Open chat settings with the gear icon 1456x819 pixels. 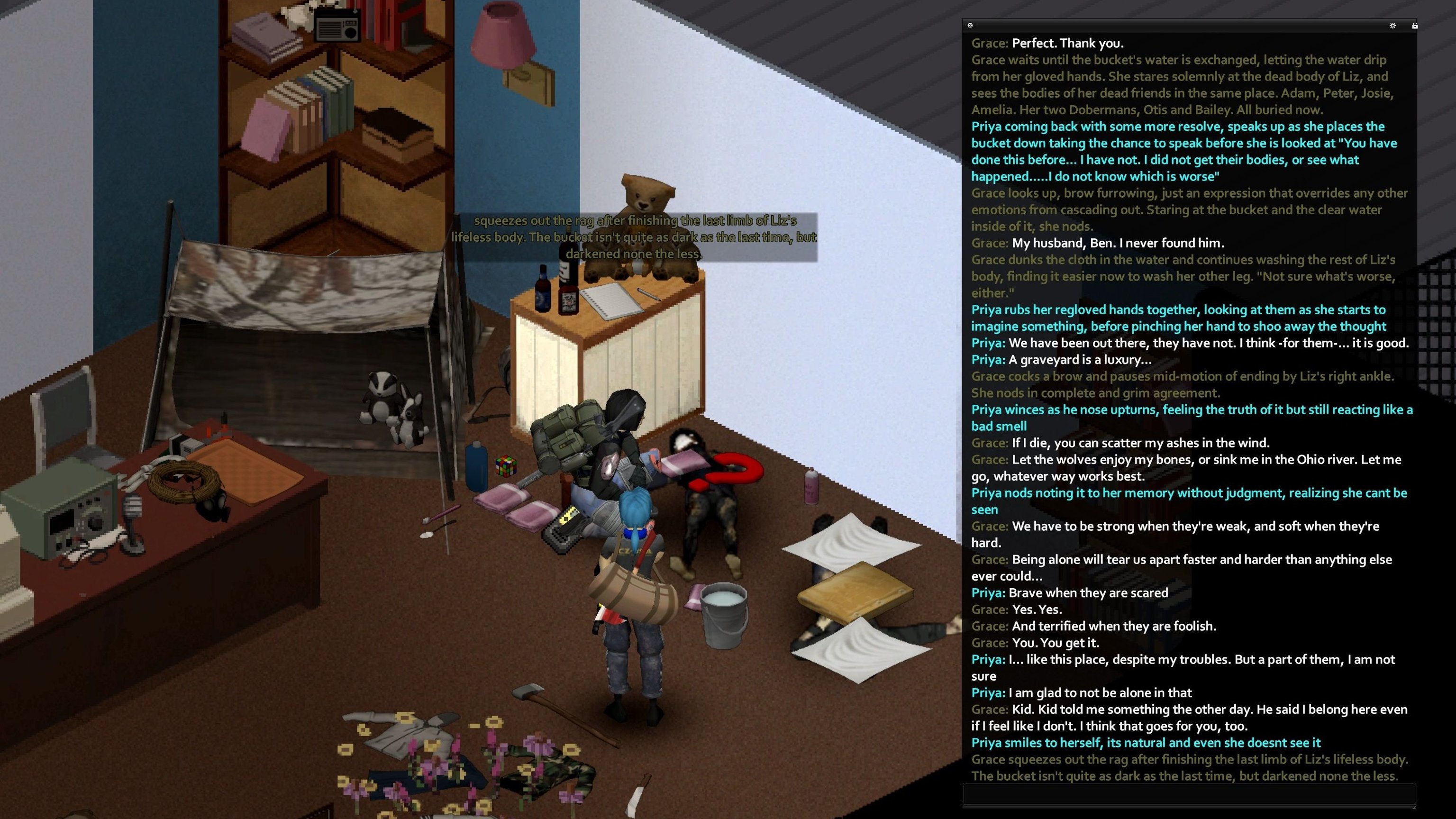(x=1392, y=26)
